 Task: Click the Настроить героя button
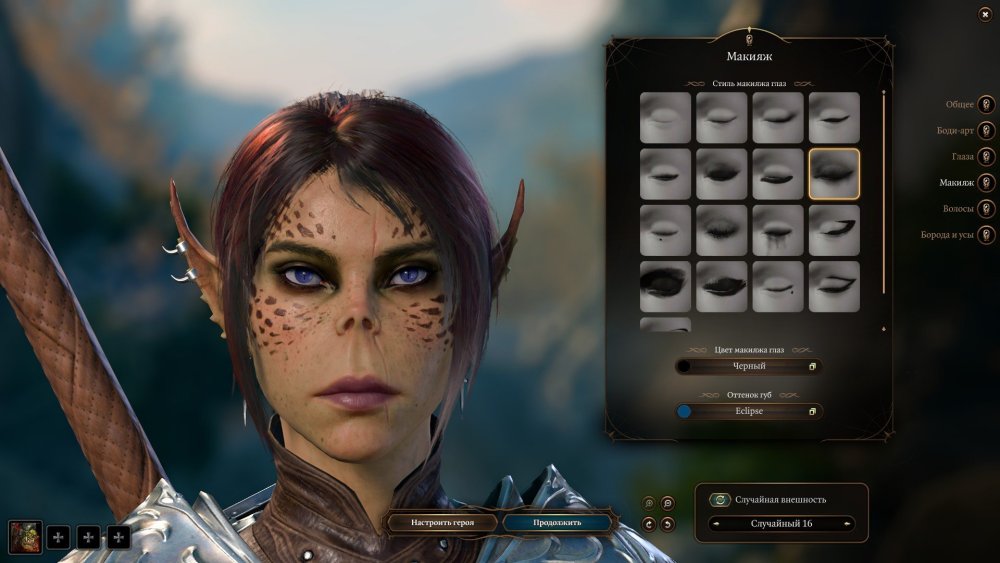click(x=442, y=522)
